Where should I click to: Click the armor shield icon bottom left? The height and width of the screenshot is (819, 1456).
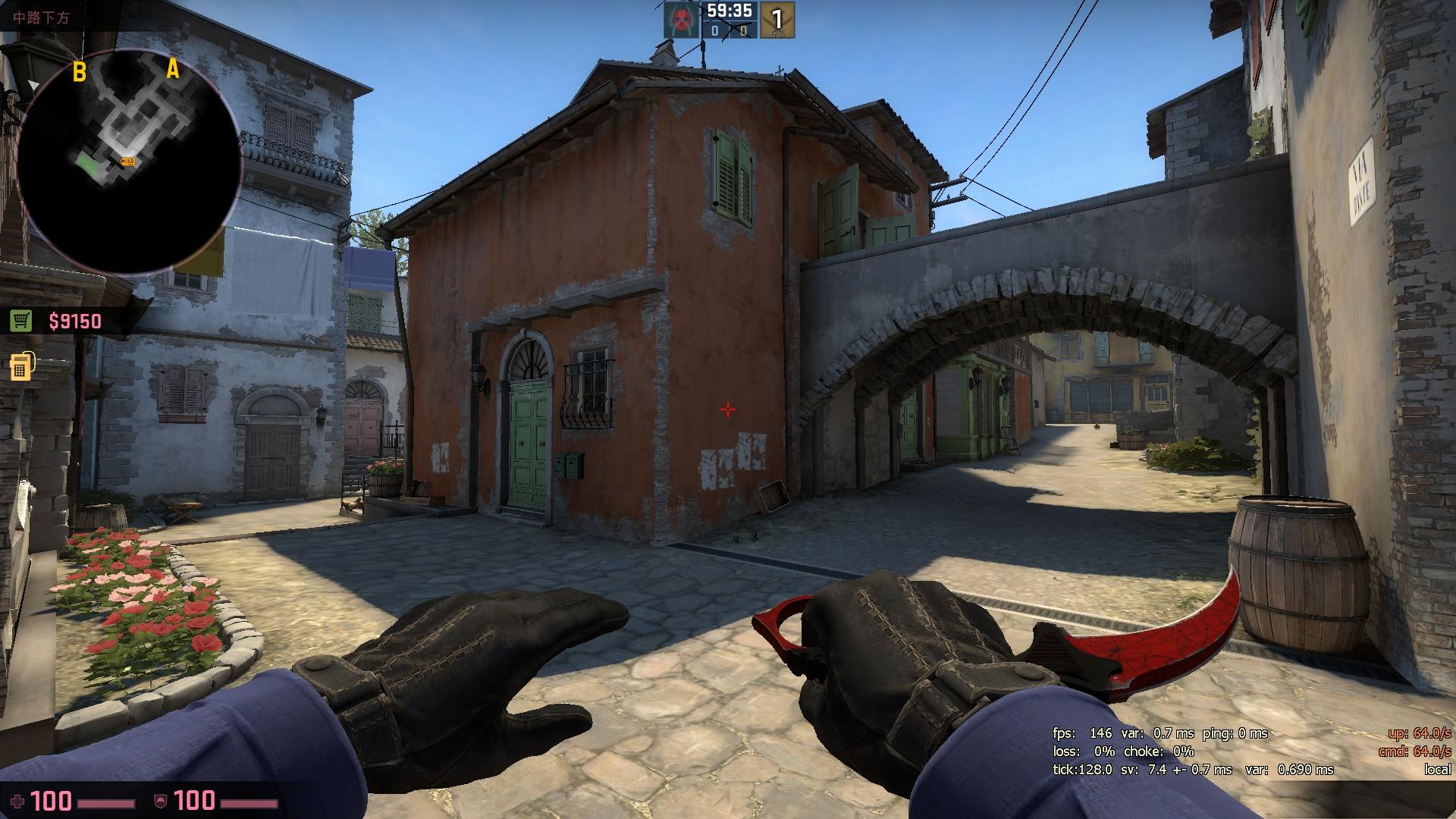[158, 799]
